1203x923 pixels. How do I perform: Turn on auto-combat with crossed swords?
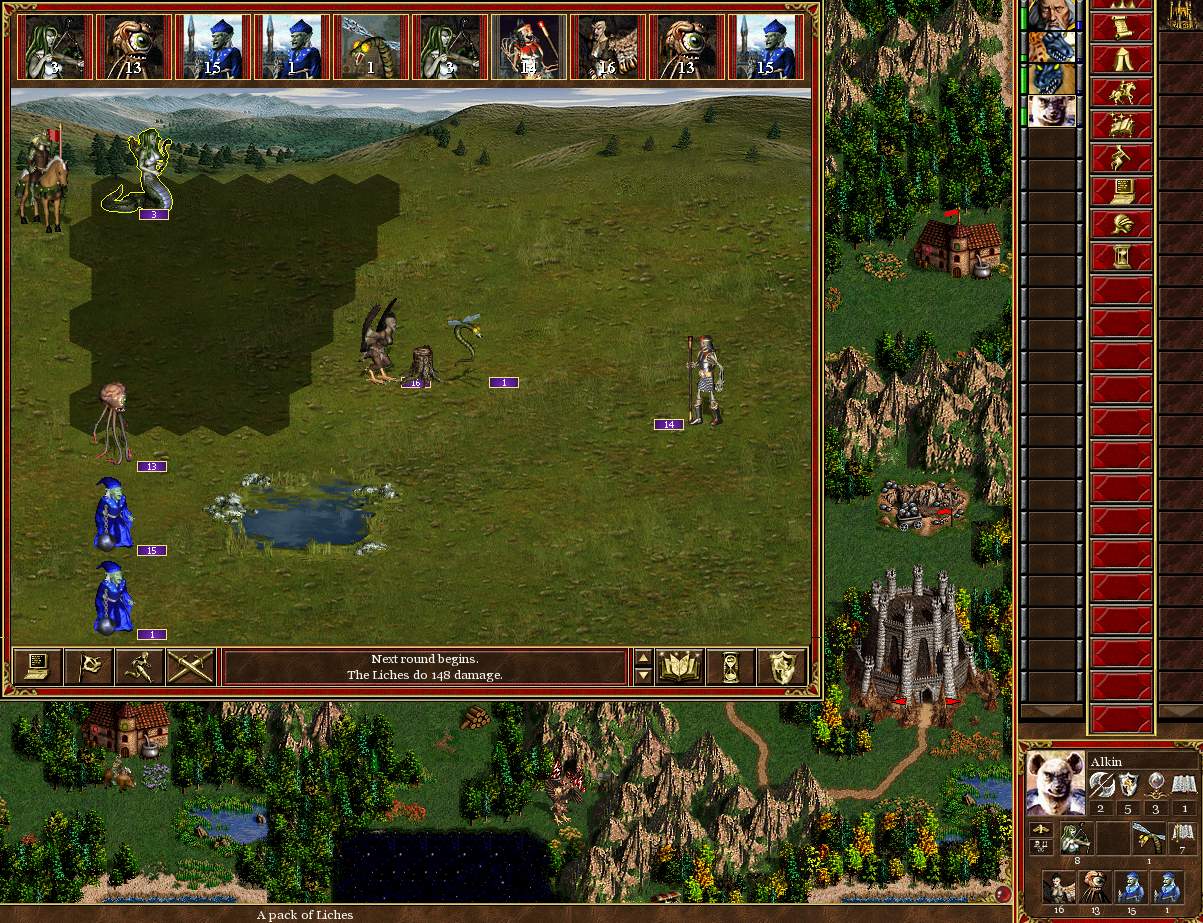tap(191, 667)
